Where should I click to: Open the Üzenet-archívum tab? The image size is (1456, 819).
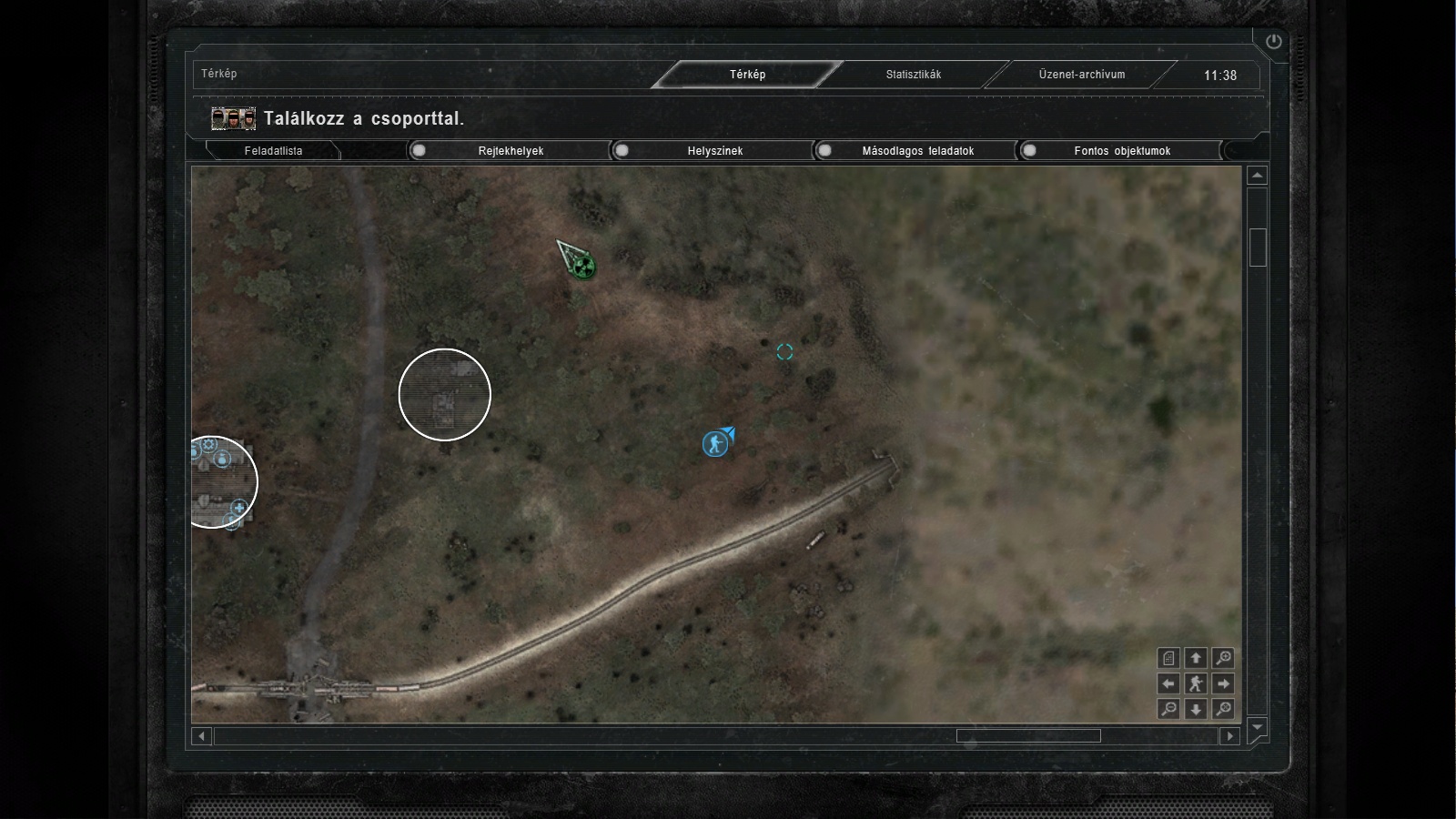coord(1082,75)
